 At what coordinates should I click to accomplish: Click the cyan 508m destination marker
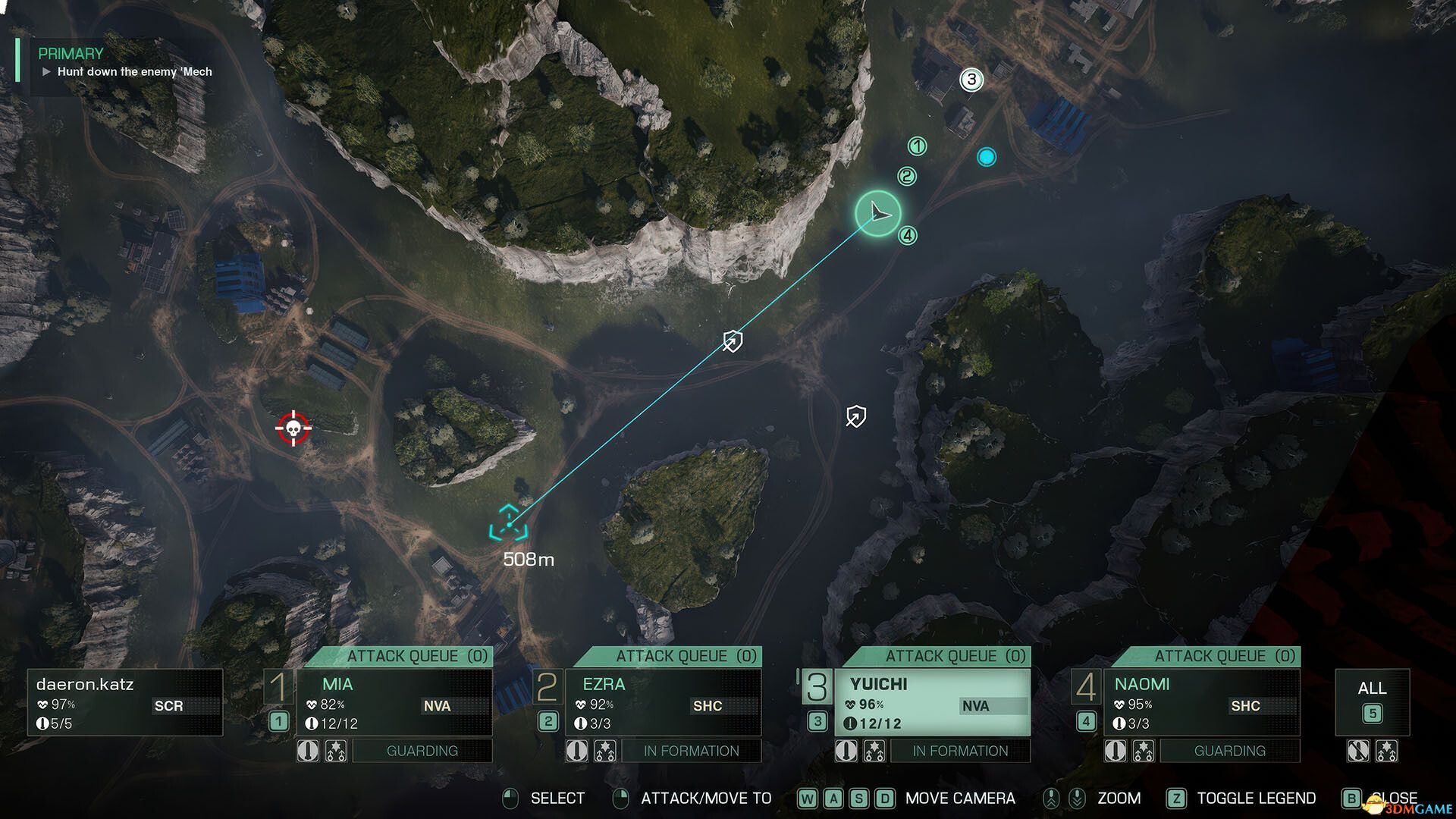[508, 523]
